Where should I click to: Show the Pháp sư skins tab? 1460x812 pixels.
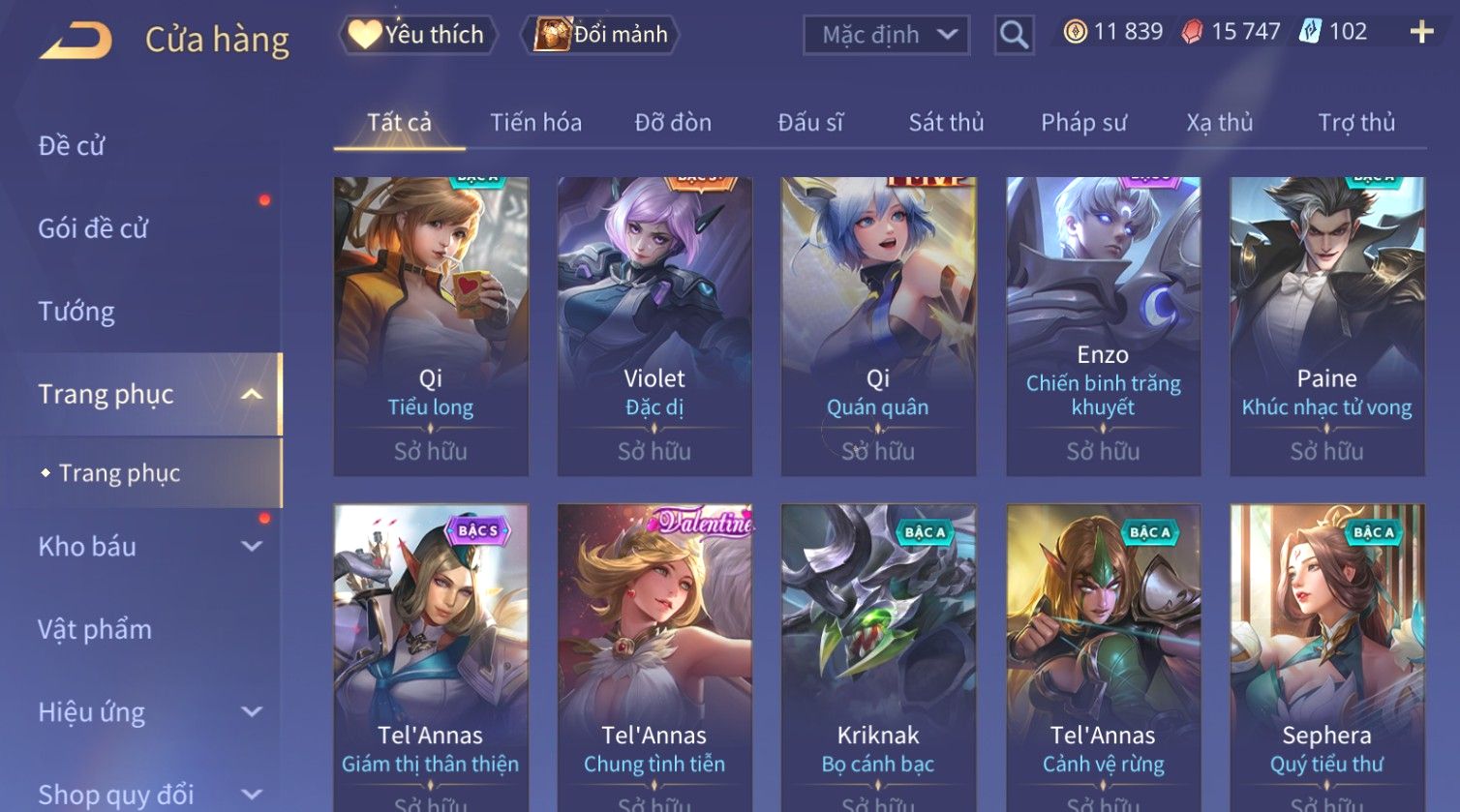coord(1083,123)
